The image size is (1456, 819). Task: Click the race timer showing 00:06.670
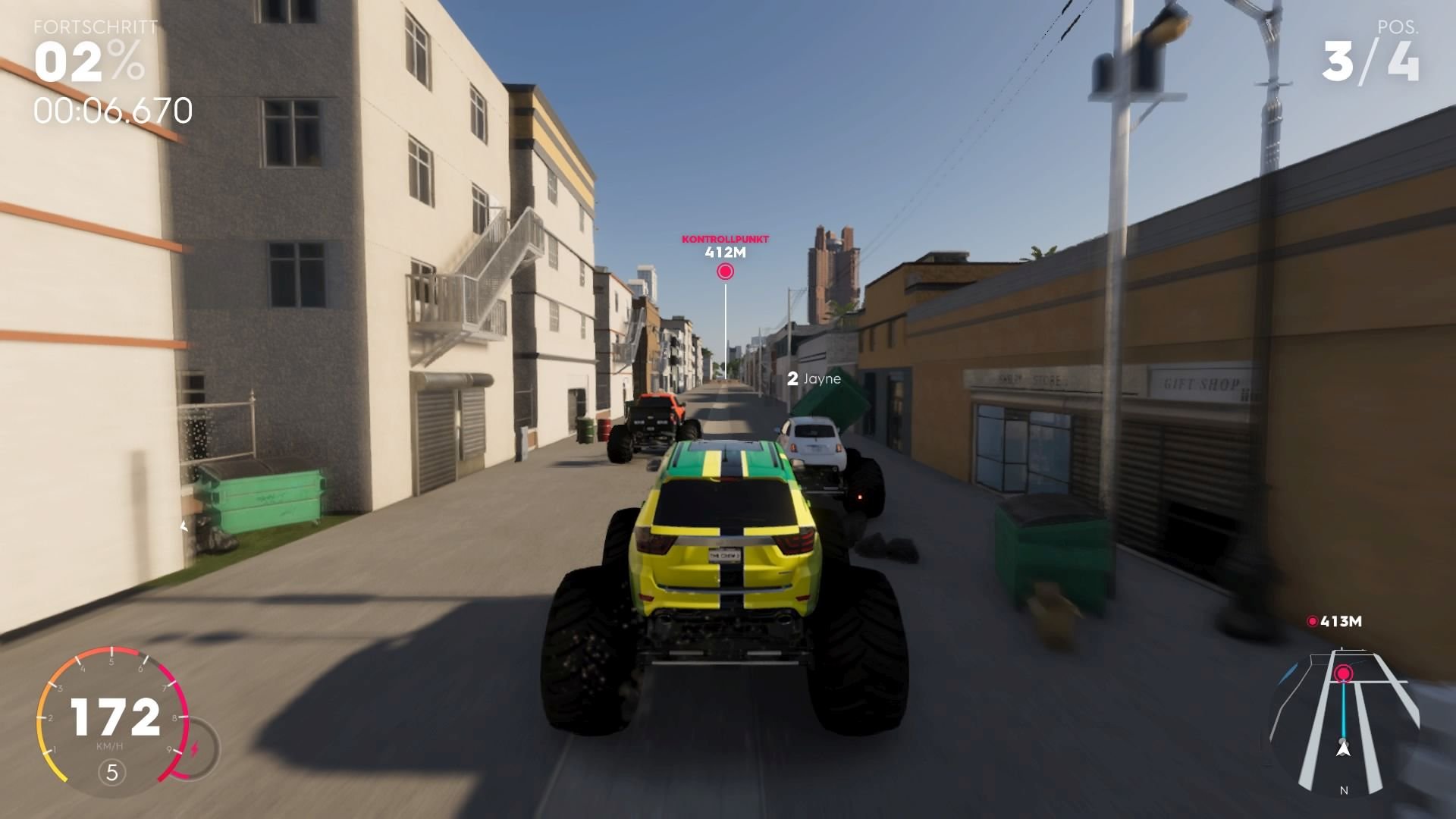coord(114,111)
